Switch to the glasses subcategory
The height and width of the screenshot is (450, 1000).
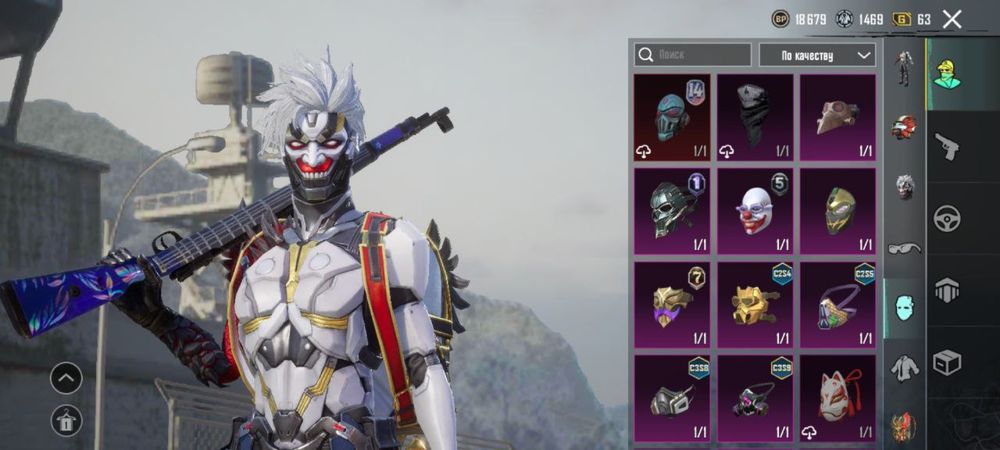(905, 247)
